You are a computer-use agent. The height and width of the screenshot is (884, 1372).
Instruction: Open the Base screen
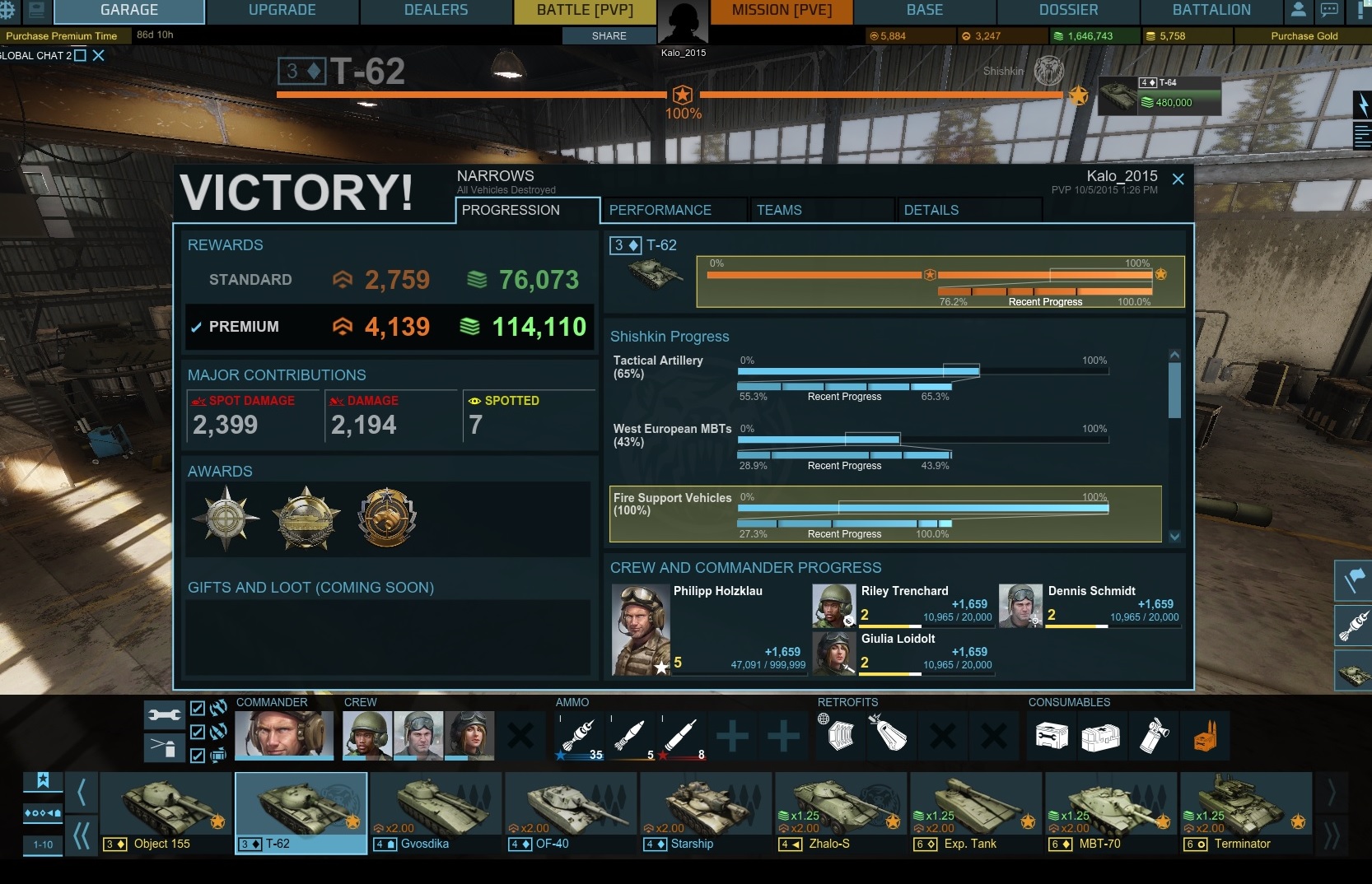(924, 11)
